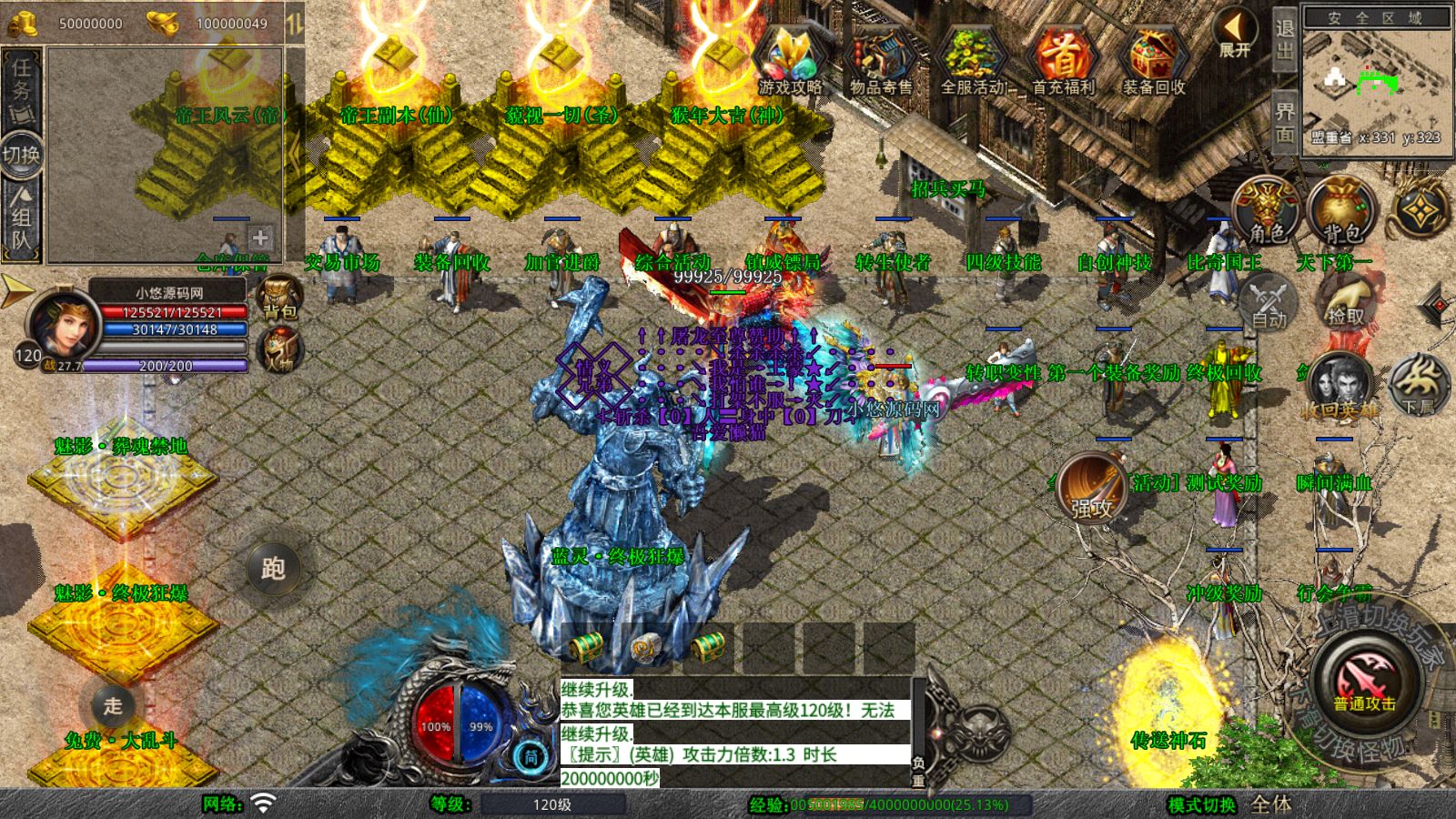This screenshot has height=819, width=1456.
Task: Open the 背包 bag beside 角色
Action: click(x=1340, y=211)
